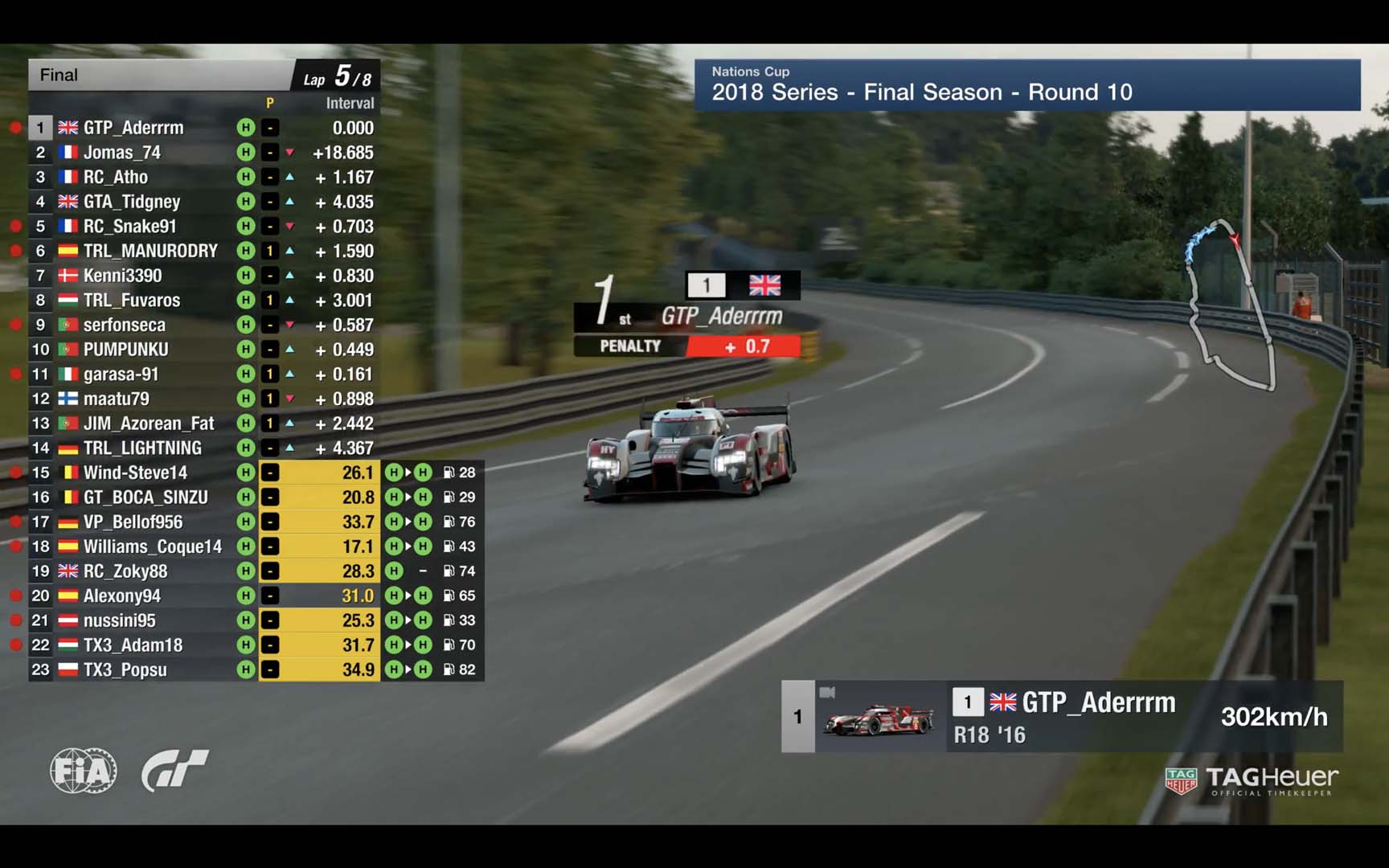Select RC_Zoky88's leaderboard row
Screen dimensions: 1389x868
pyautogui.click(x=125, y=571)
